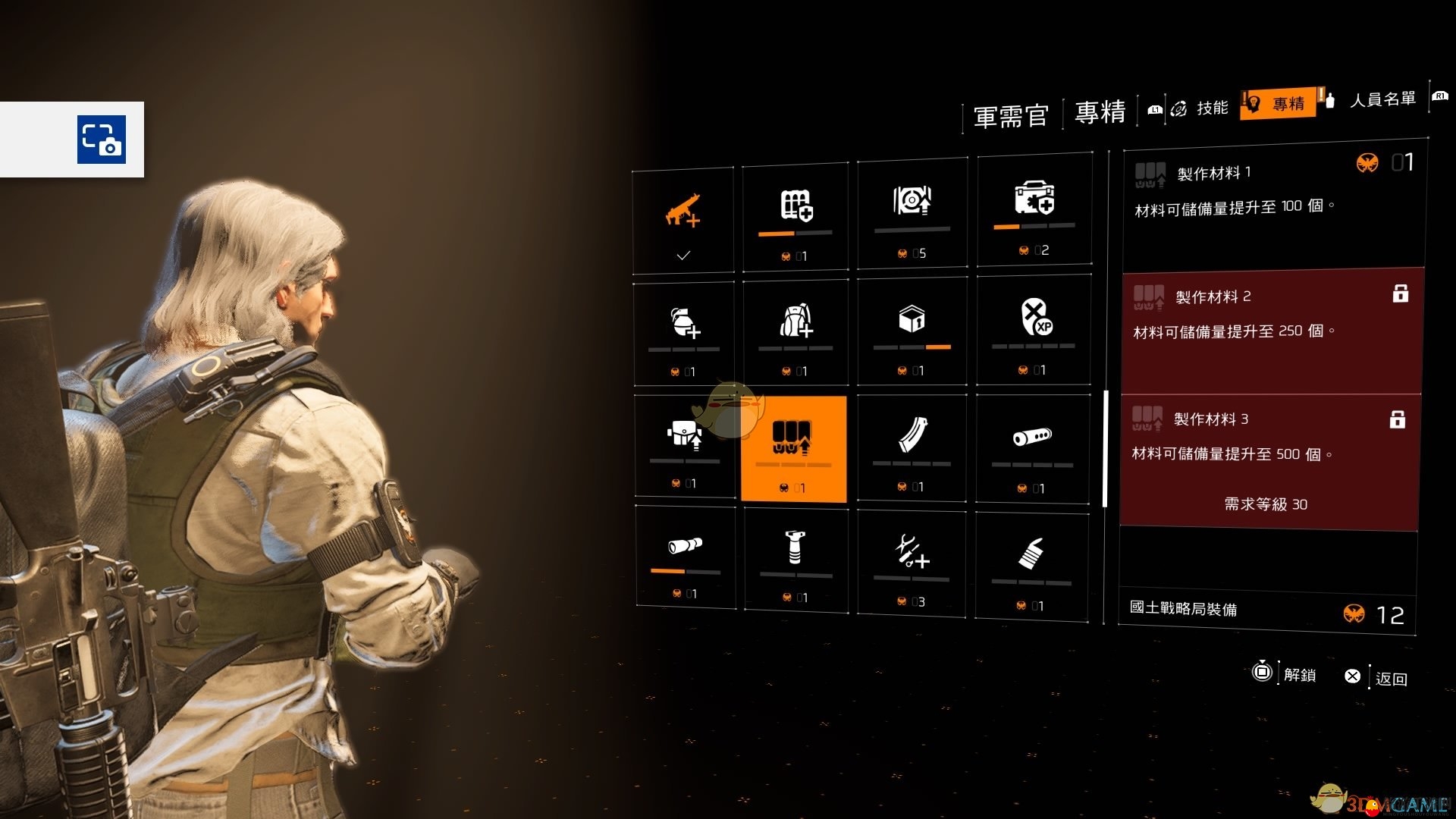Select the cube box perk
Viewport: 1456px width, 819px height.
point(912,330)
